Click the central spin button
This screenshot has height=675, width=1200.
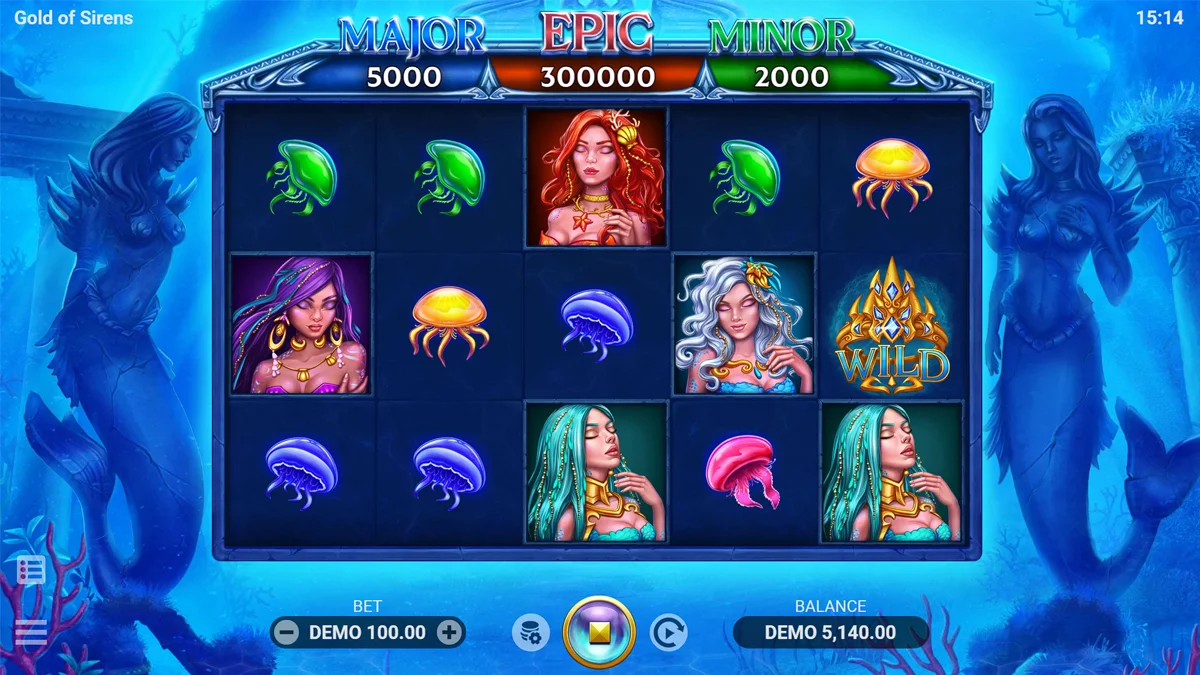click(x=599, y=632)
